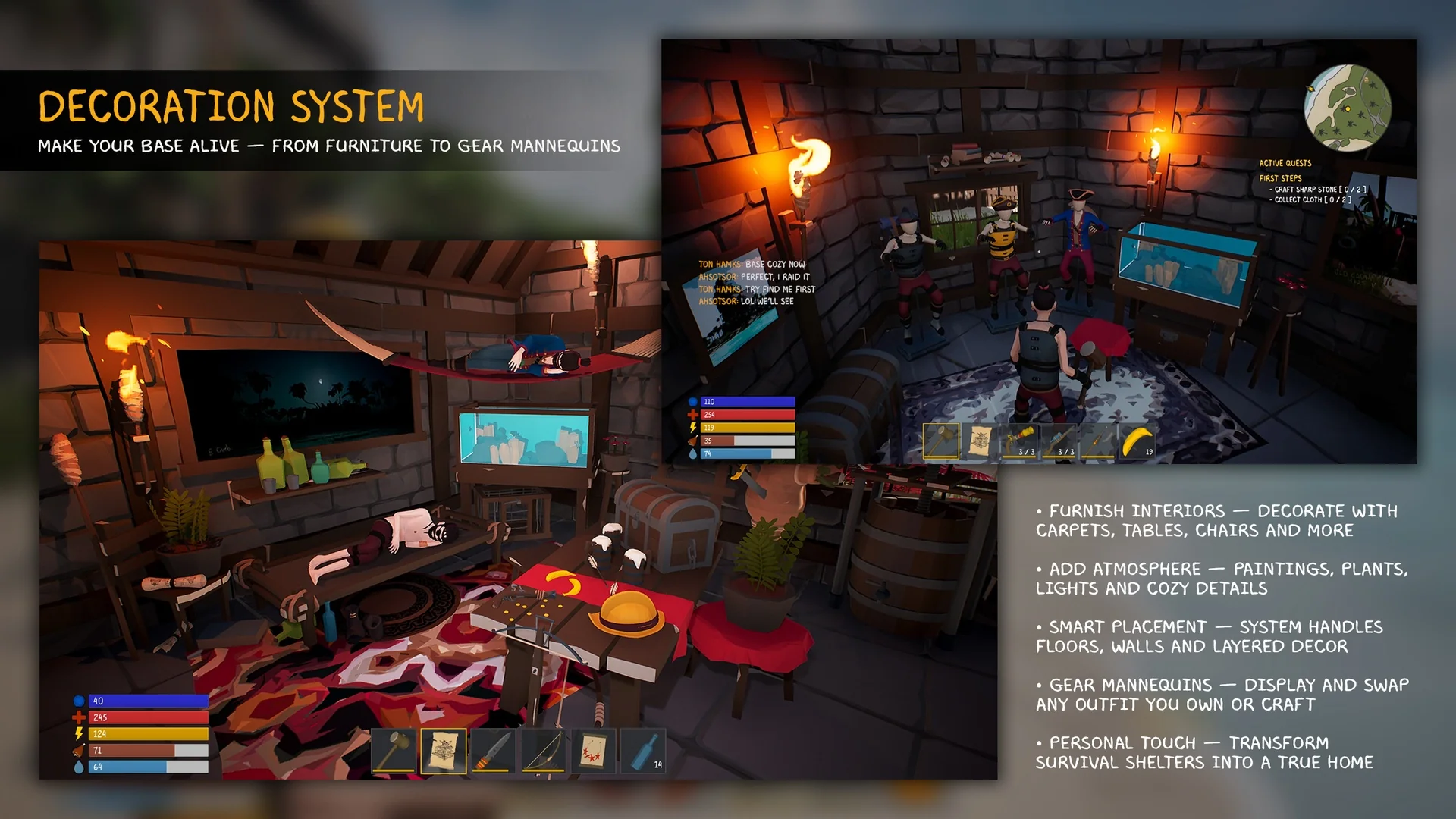The width and height of the screenshot is (1456, 819).
Task: Pick the blue bottle stack of 14
Action: click(644, 752)
